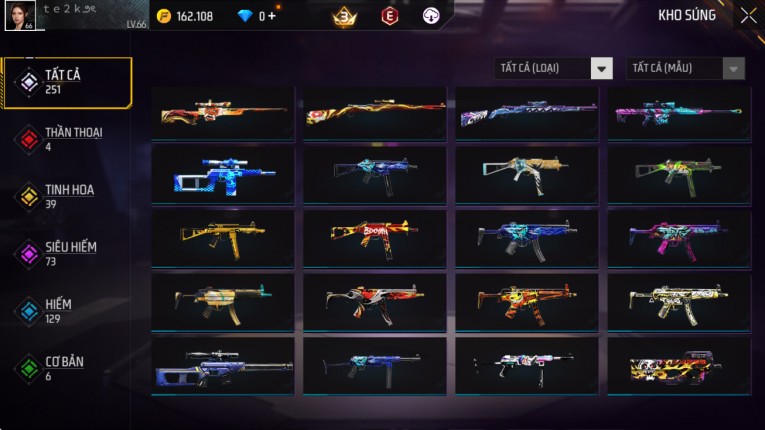This screenshot has height=430, width=765.
Task: Open the gold rank badge icon
Action: 345,16
